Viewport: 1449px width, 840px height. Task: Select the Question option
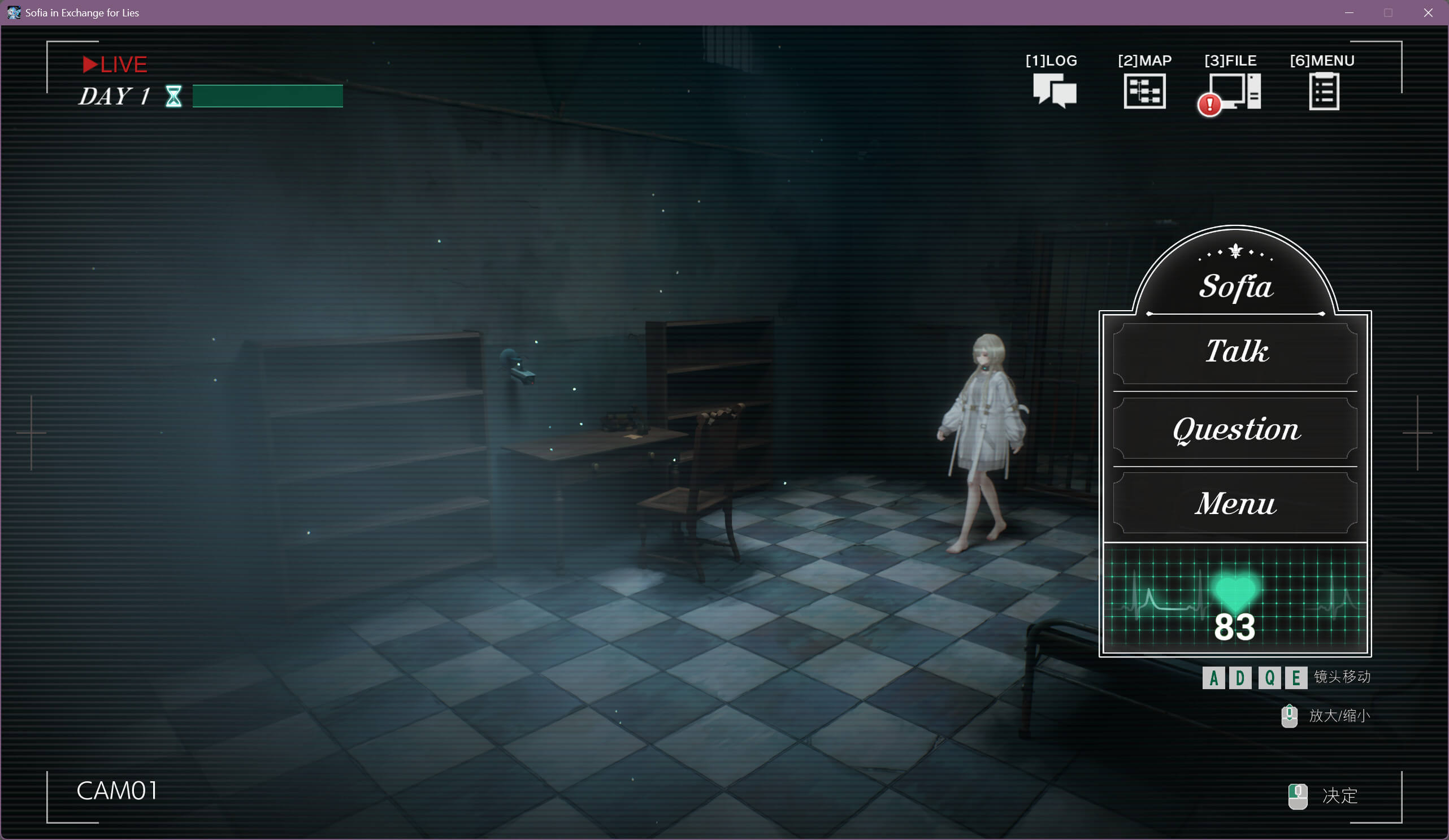tap(1235, 429)
